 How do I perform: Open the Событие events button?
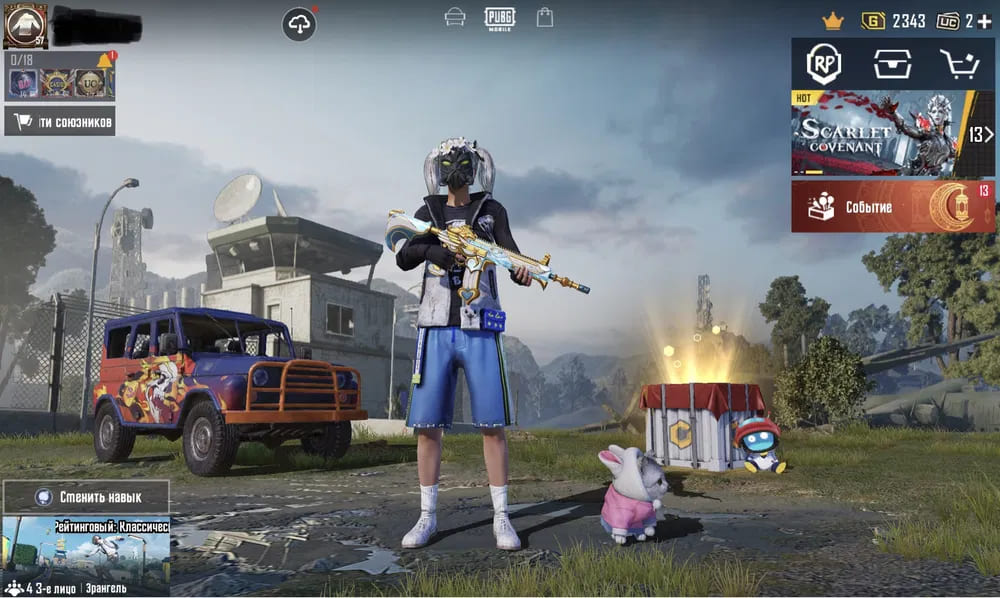(x=892, y=207)
